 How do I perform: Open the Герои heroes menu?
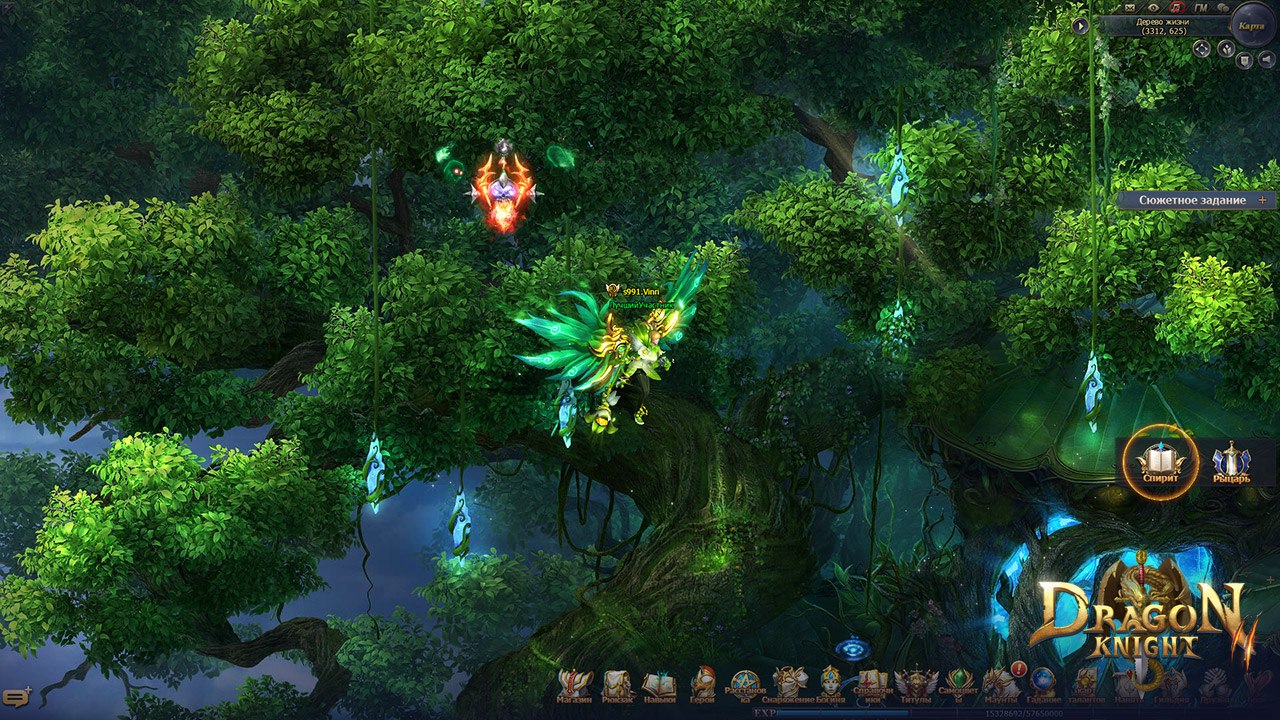click(702, 684)
